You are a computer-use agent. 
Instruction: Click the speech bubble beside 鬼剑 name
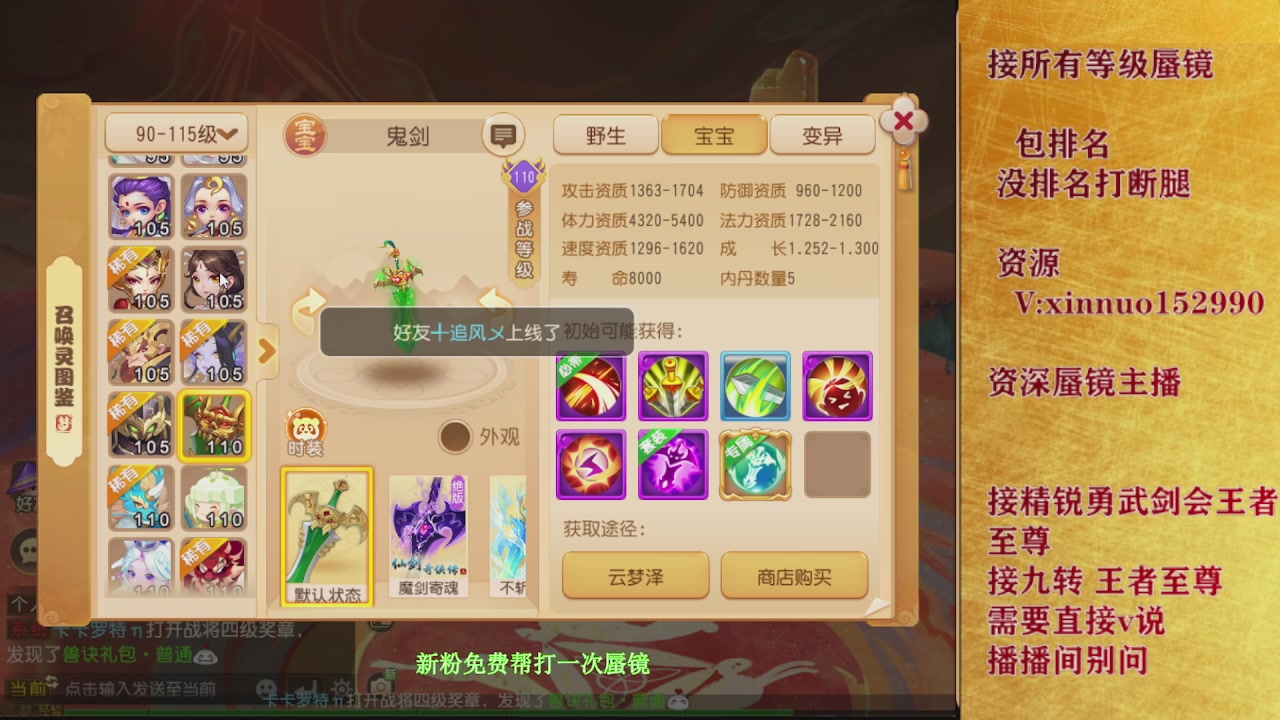click(x=502, y=133)
